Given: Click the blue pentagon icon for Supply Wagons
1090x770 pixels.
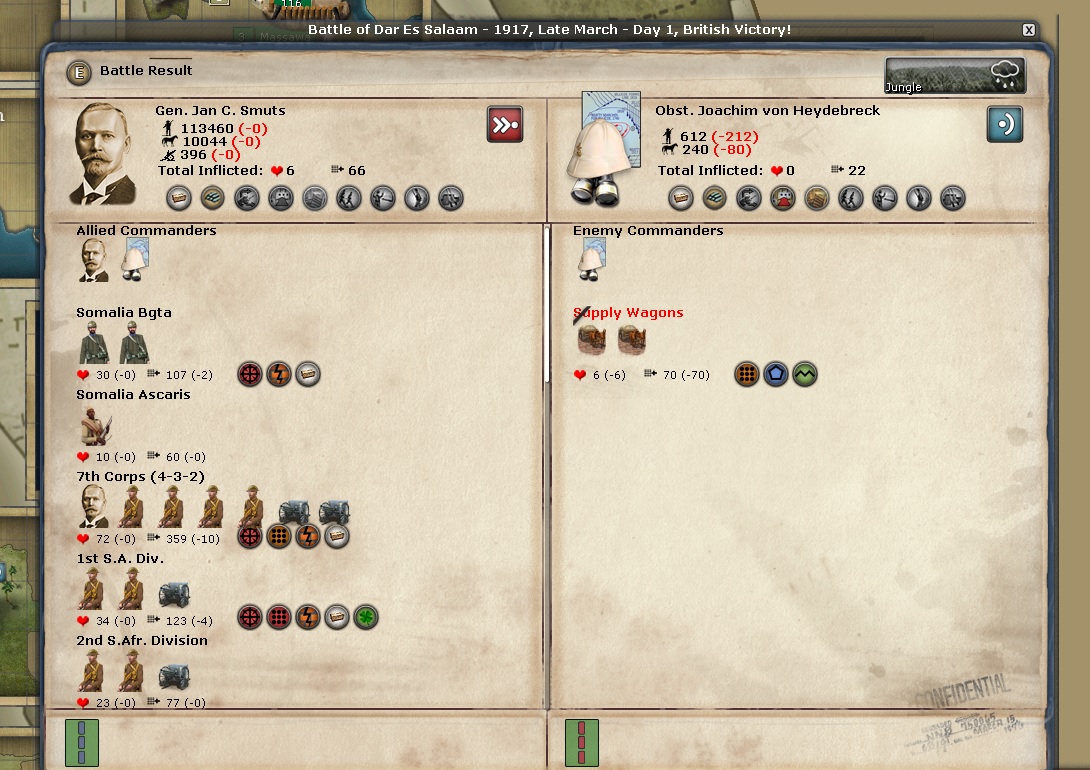Looking at the screenshot, I should [776, 375].
